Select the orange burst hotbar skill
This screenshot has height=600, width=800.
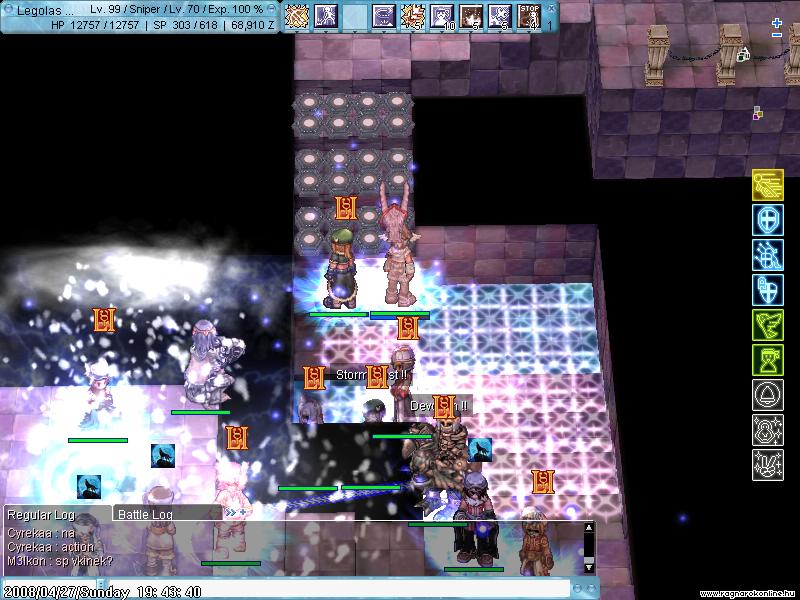[x=412, y=16]
